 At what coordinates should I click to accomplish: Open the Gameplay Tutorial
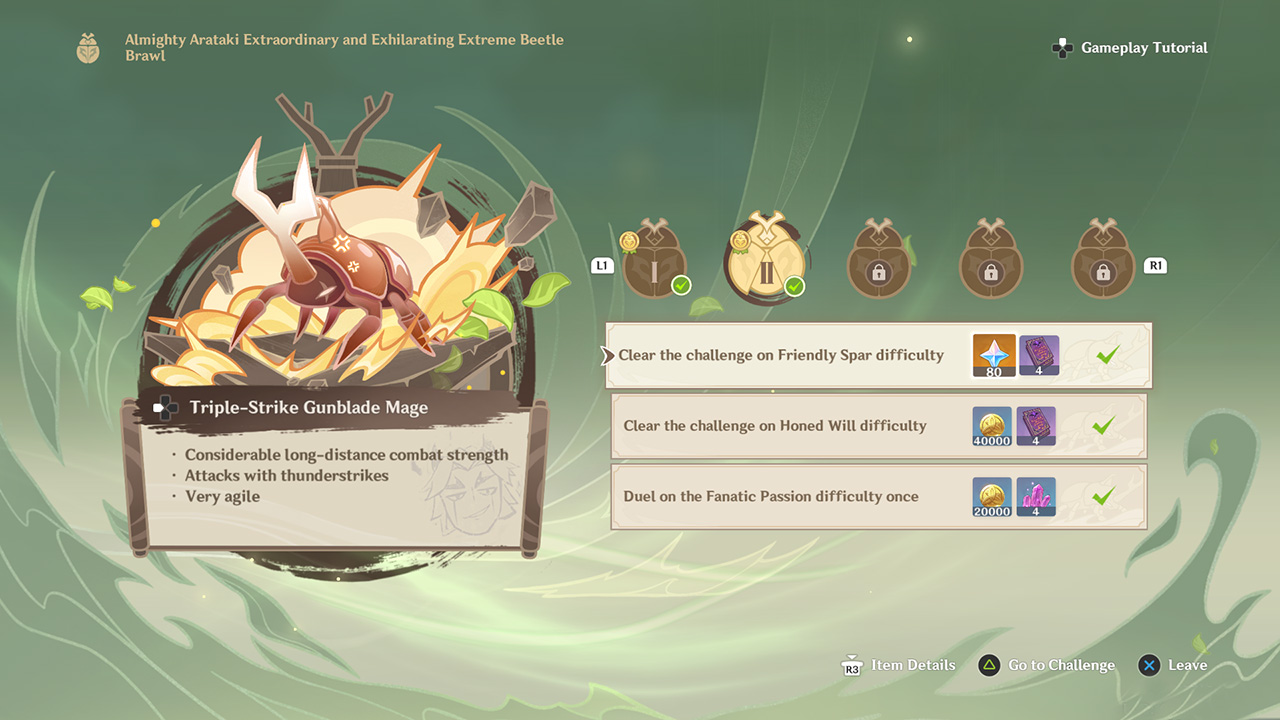pos(1130,48)
